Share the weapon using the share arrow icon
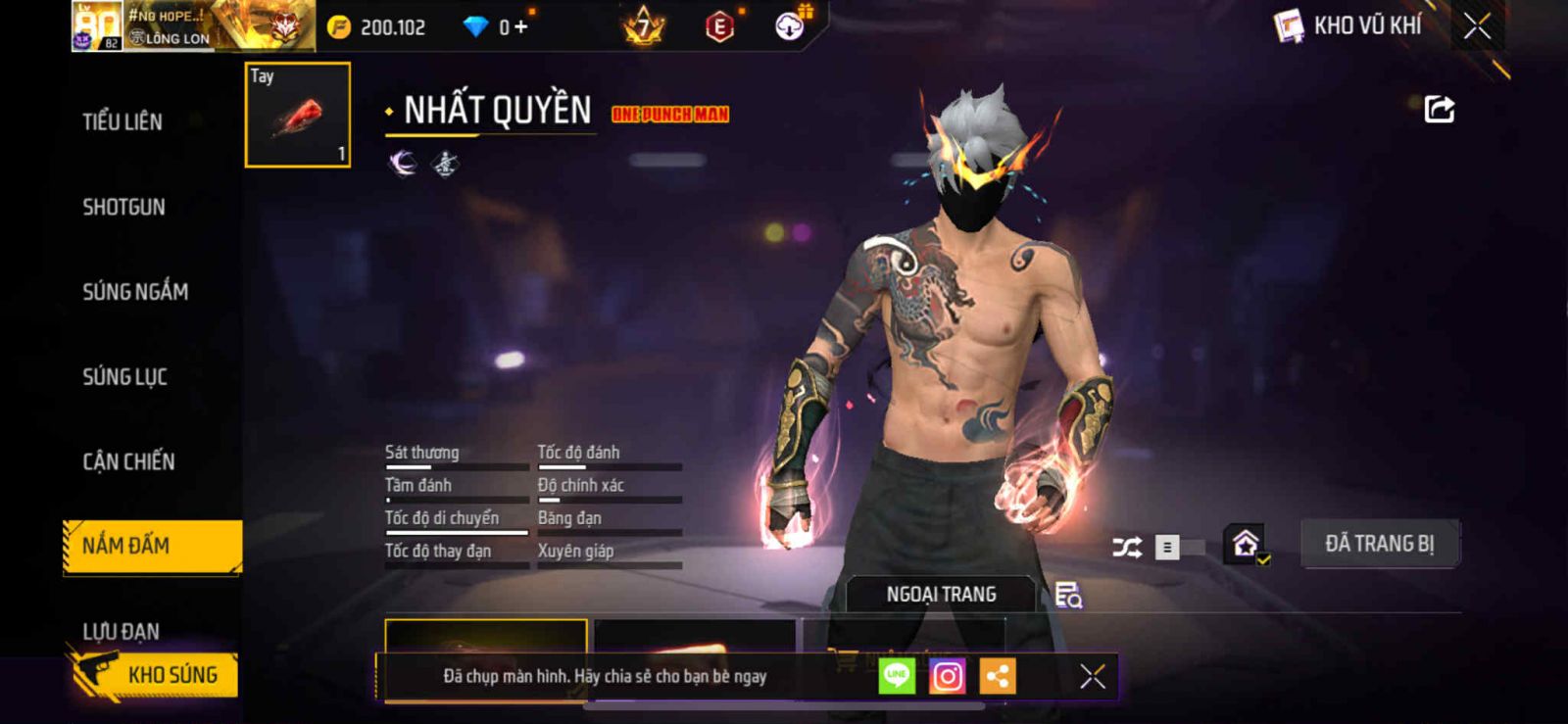Viewport: 1568px width, 724px height. coord(1439,109)
